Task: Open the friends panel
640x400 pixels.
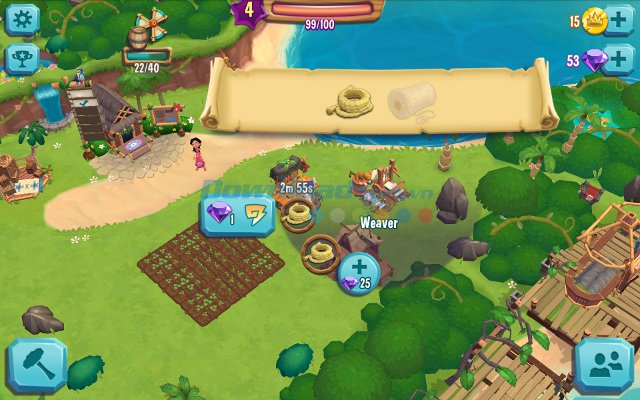Action: click(605, 366)
